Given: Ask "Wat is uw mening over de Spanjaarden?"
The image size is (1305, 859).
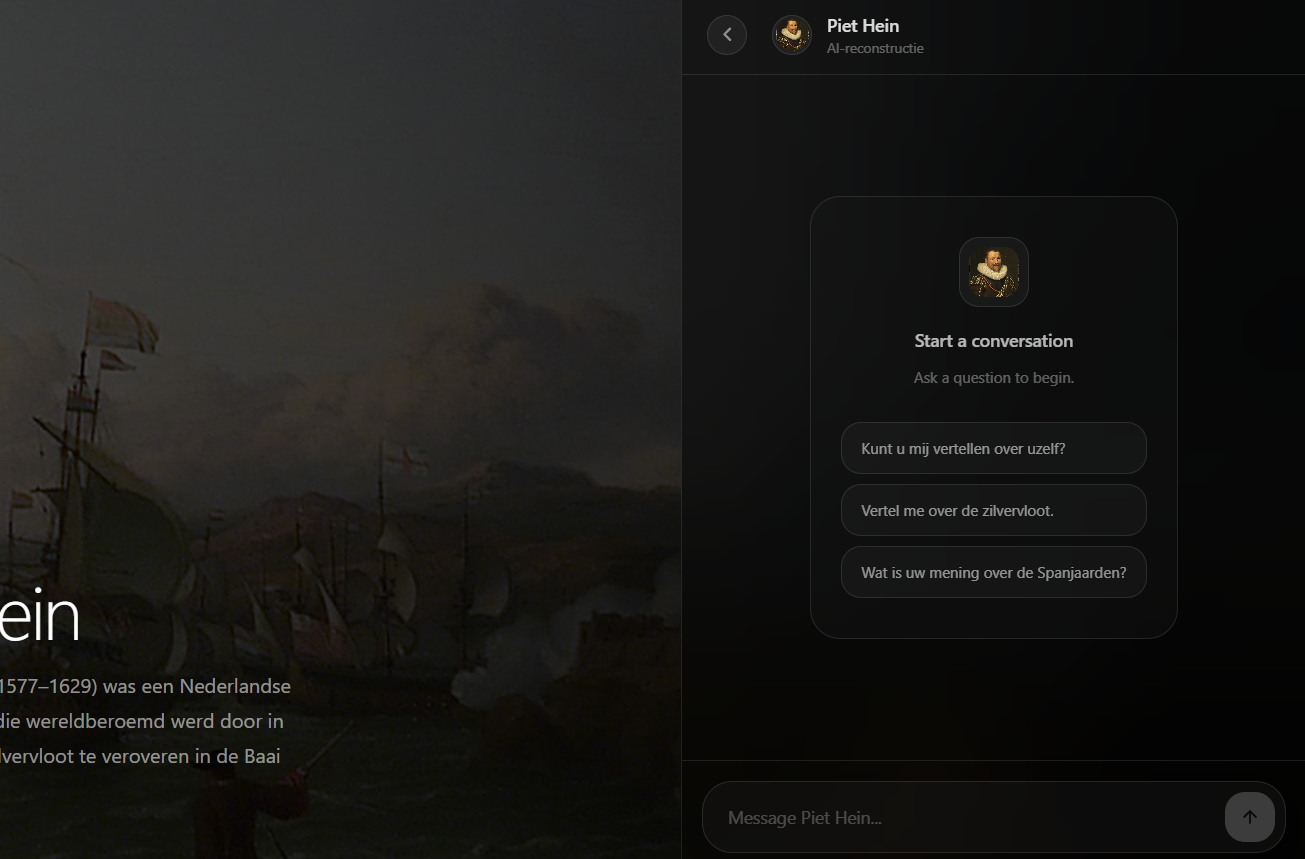Looking at the screenshot, I should click(x=993, y=572).
